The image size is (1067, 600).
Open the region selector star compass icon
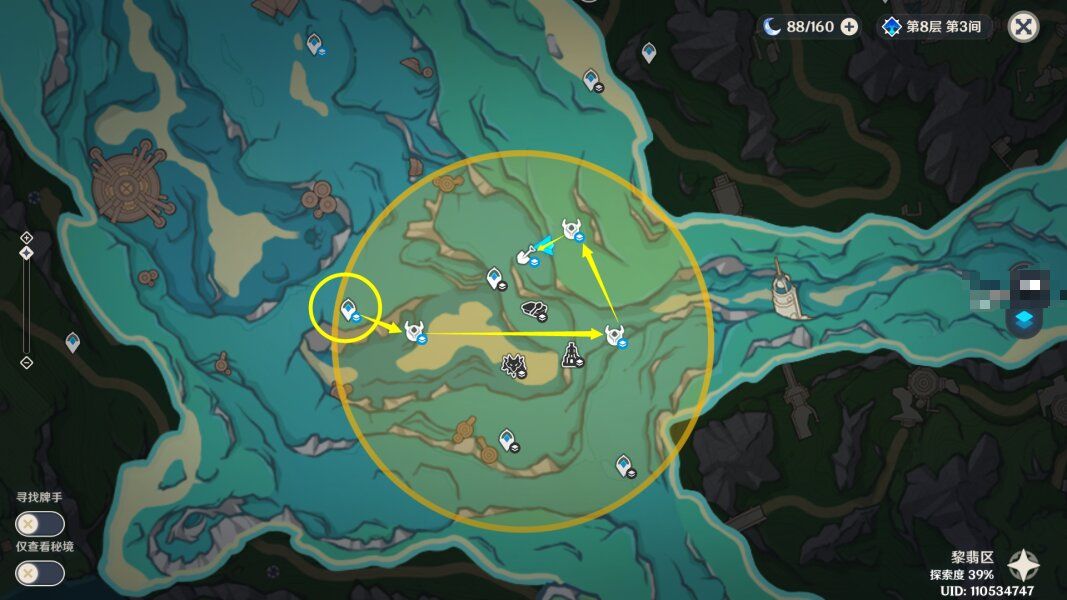click(1024, 566)
